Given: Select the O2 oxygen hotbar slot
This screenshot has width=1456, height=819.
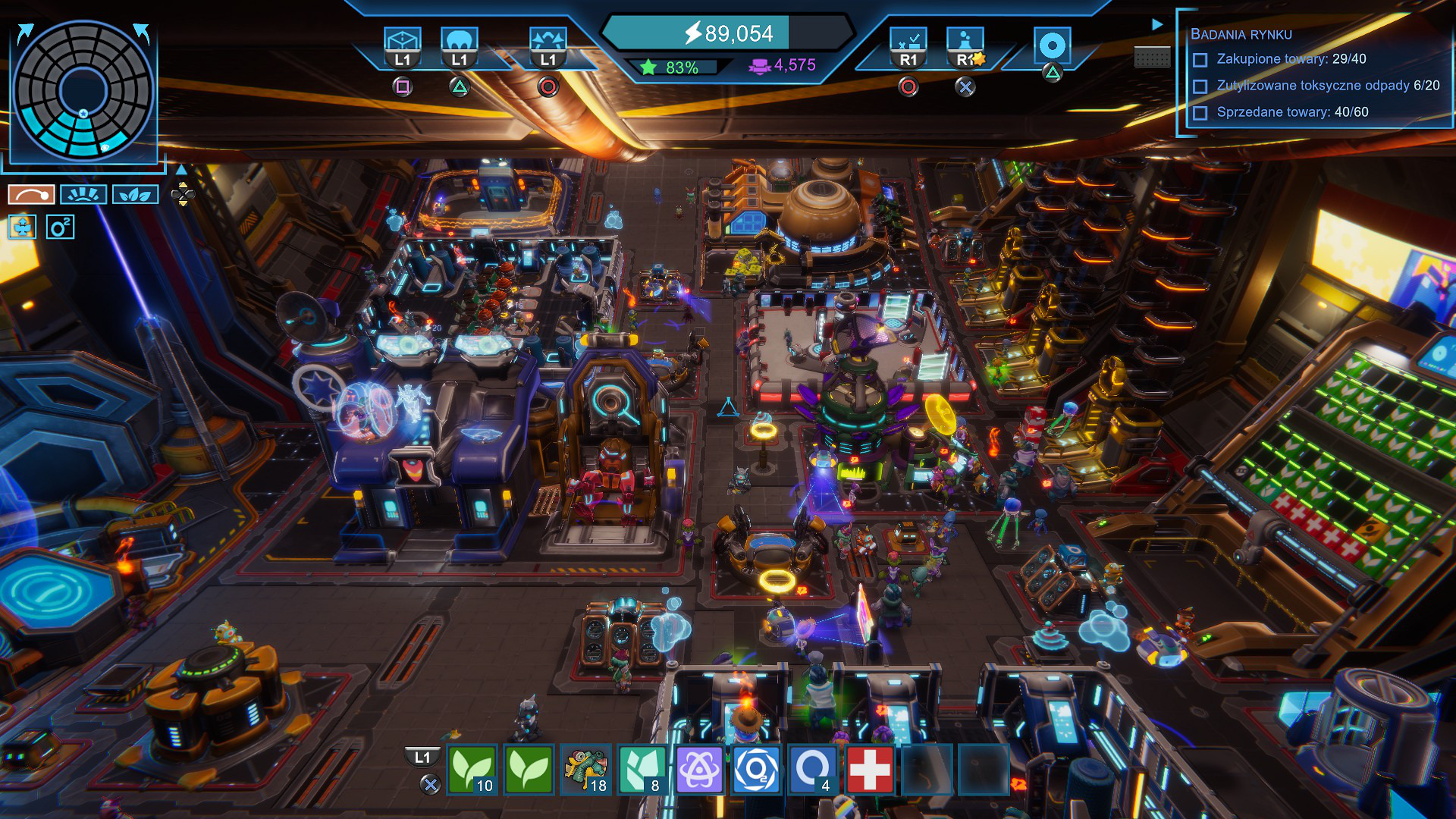Looking at the screenshot, I should point(756,770).
